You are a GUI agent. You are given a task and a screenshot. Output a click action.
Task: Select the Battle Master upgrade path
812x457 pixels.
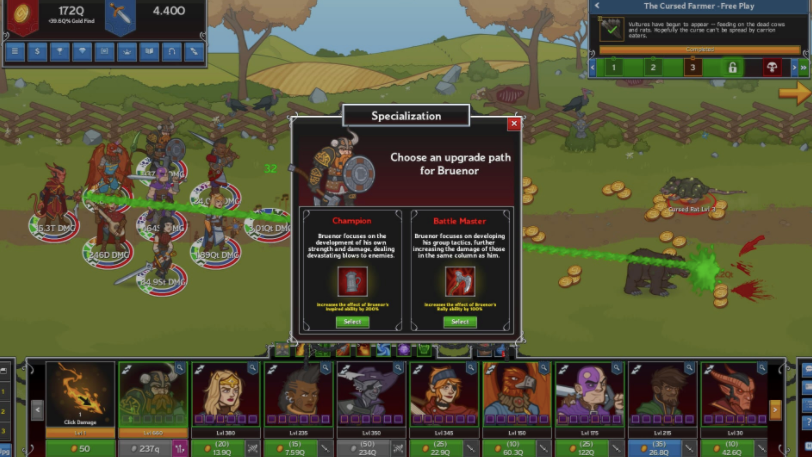[x=459, y=322]
